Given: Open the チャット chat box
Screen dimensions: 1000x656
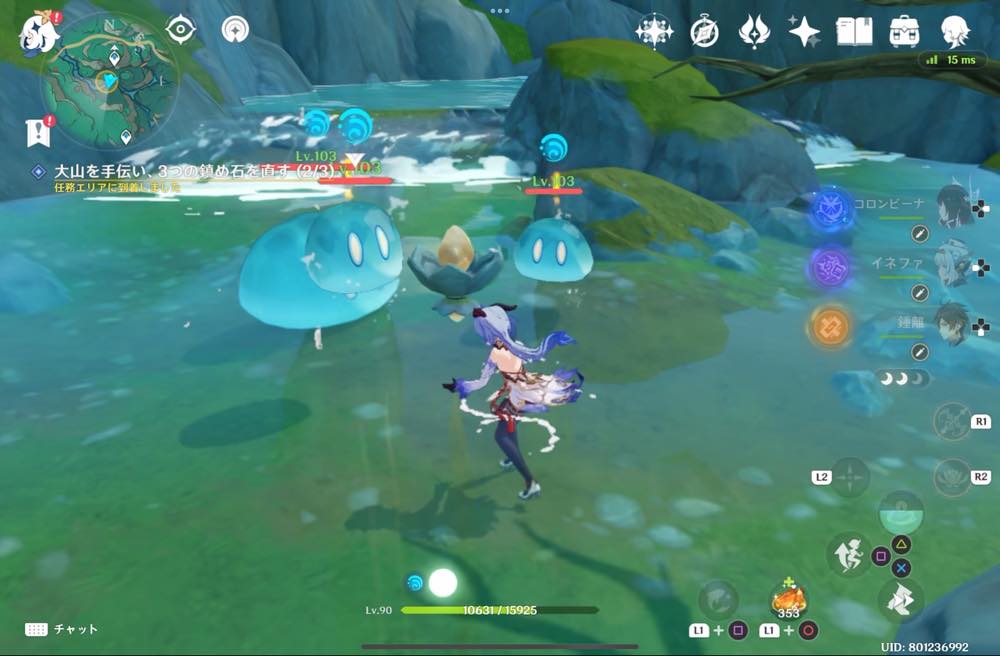Looking at the screenshot, I should click(x=62, y=629).
